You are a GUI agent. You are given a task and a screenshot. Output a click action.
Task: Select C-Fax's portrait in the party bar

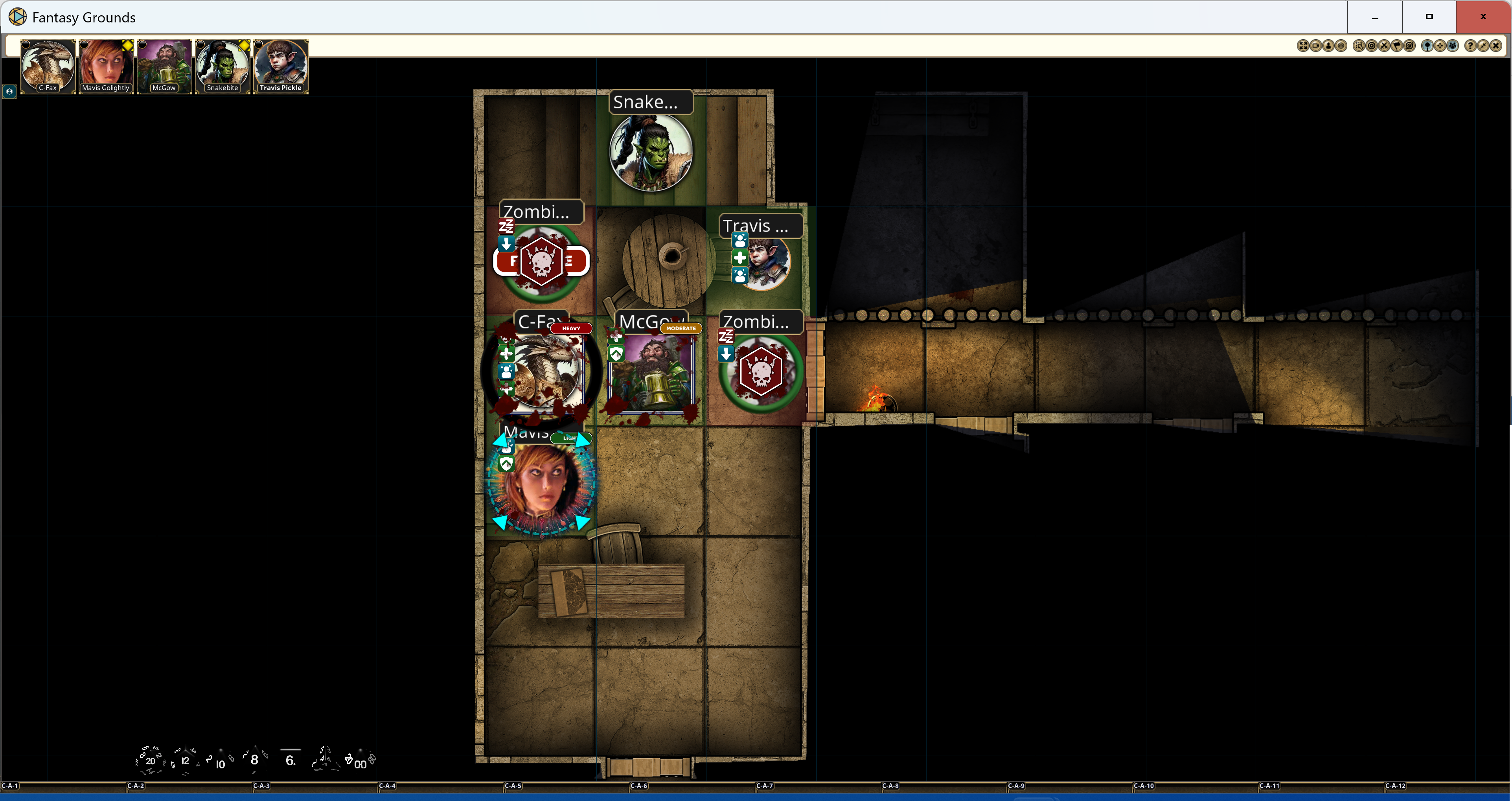click(48, 65)
